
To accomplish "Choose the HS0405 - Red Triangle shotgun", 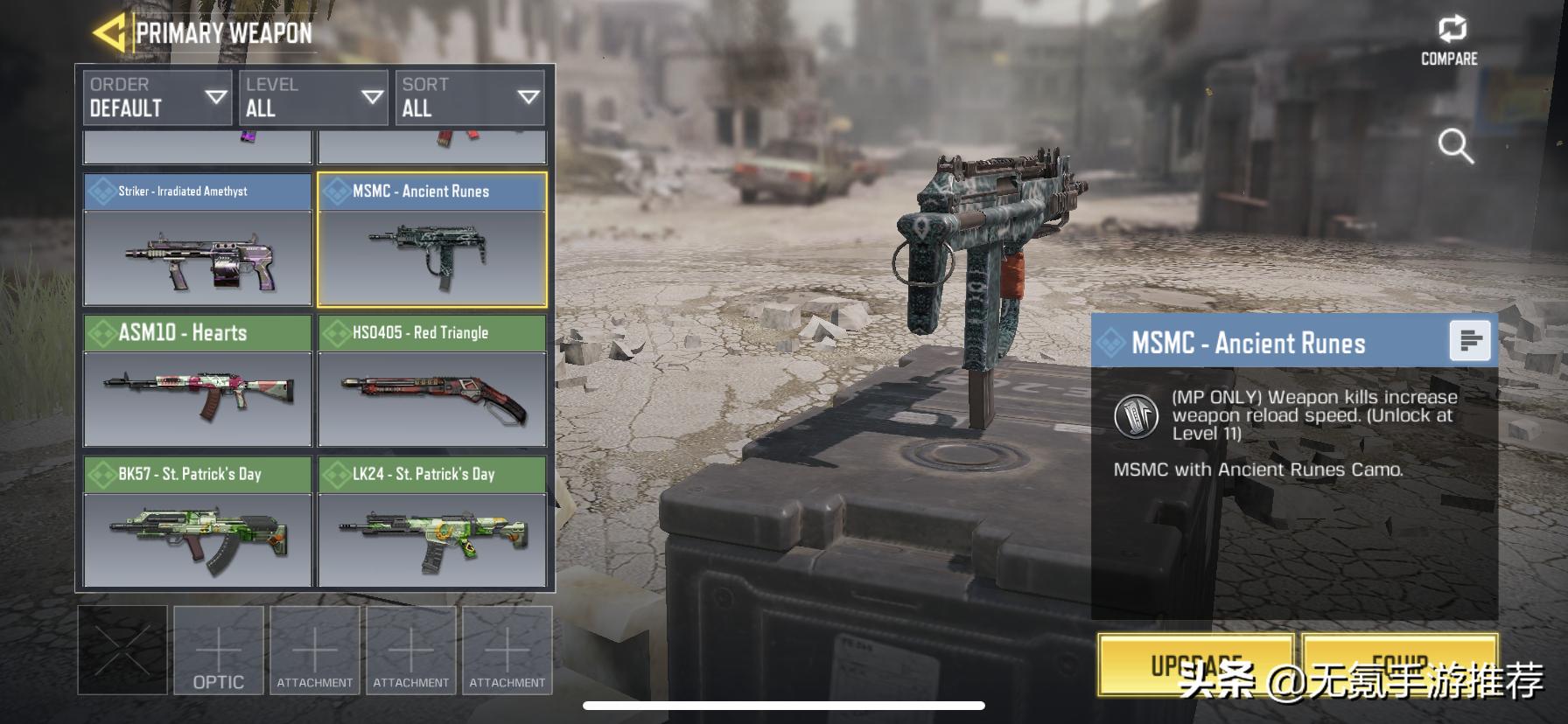I will click(x=432, y=381).
